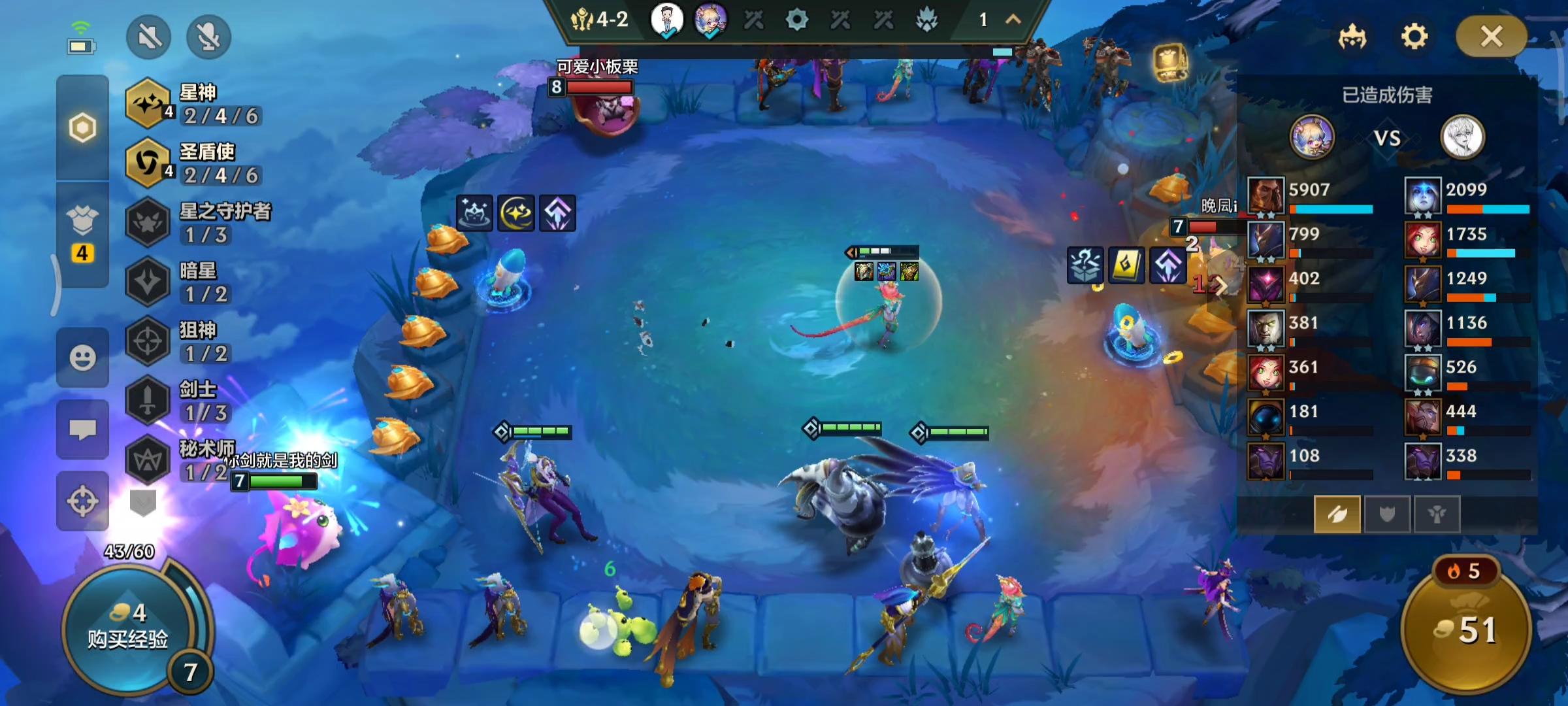Click the crosshair target button

click(82, 501)
